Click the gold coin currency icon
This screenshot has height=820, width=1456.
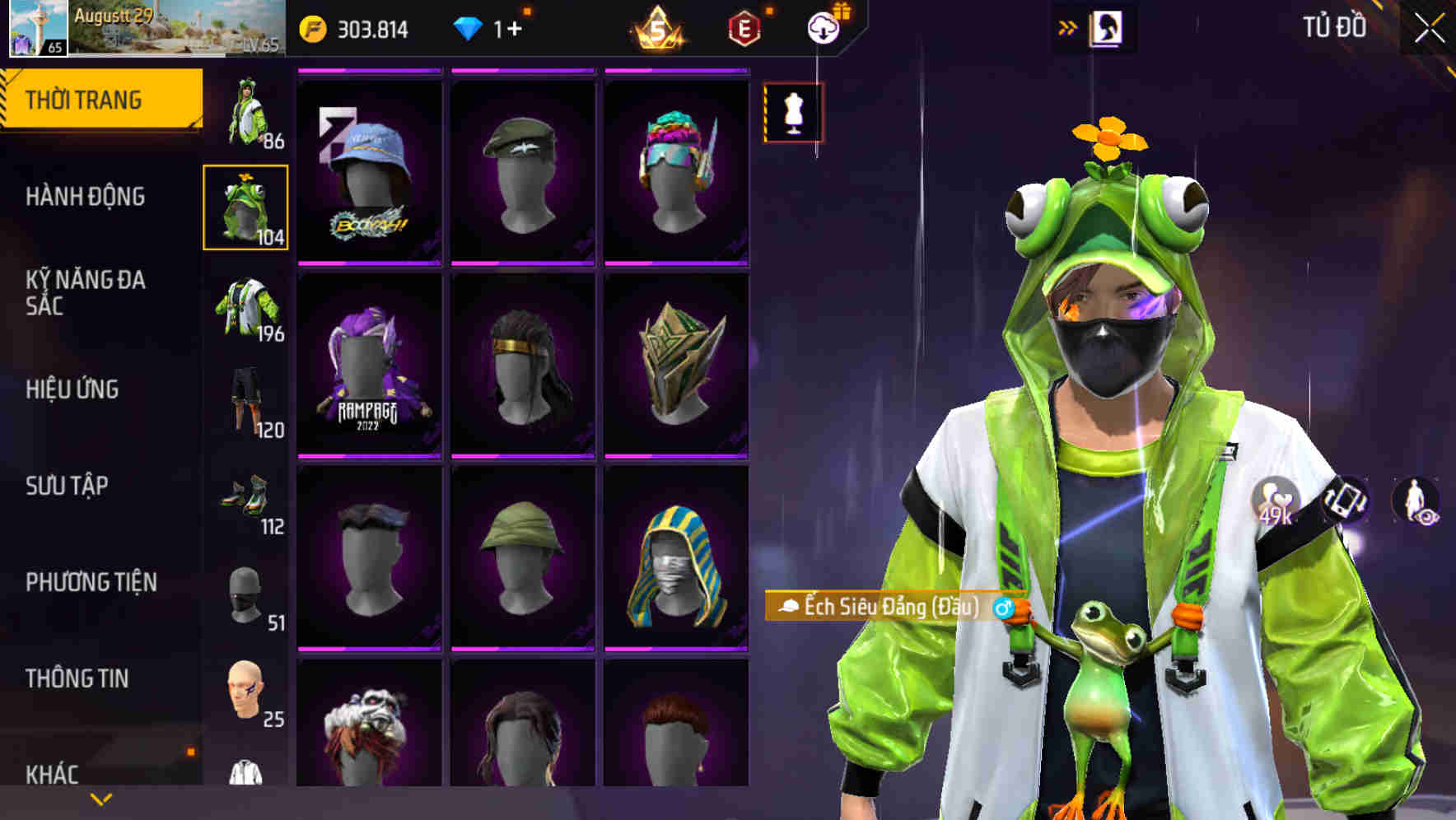[310, 27]
